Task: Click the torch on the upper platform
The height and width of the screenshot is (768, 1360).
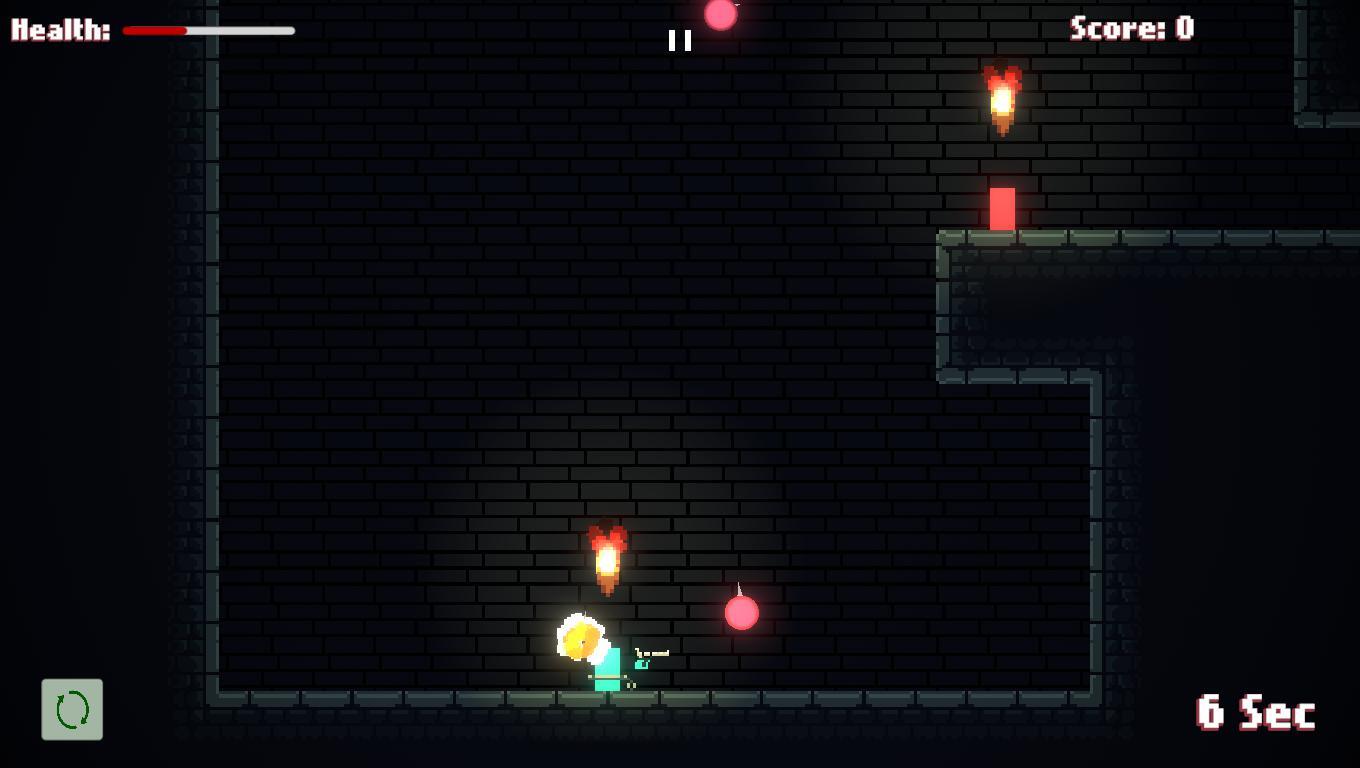Action: [x=1001, y=100]
